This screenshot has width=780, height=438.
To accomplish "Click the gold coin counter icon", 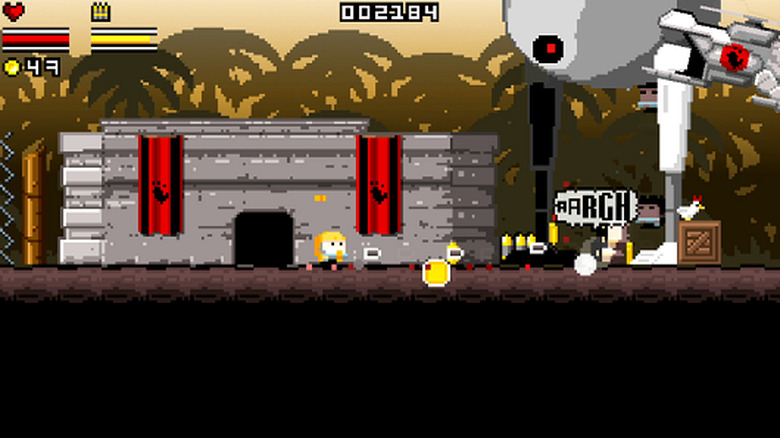I will point(12,67).
